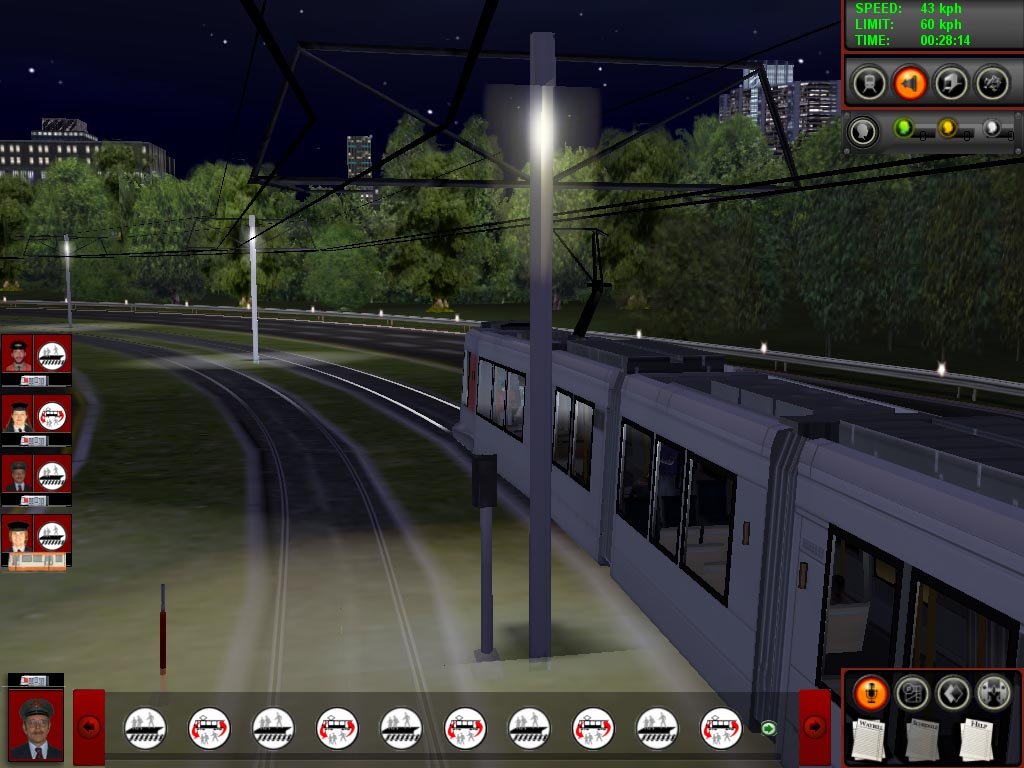Image resolution: width=1024 pixels, height=768 pixels.
Task: Click the red right arrow on the stop bar
Action: pos(814,727)
